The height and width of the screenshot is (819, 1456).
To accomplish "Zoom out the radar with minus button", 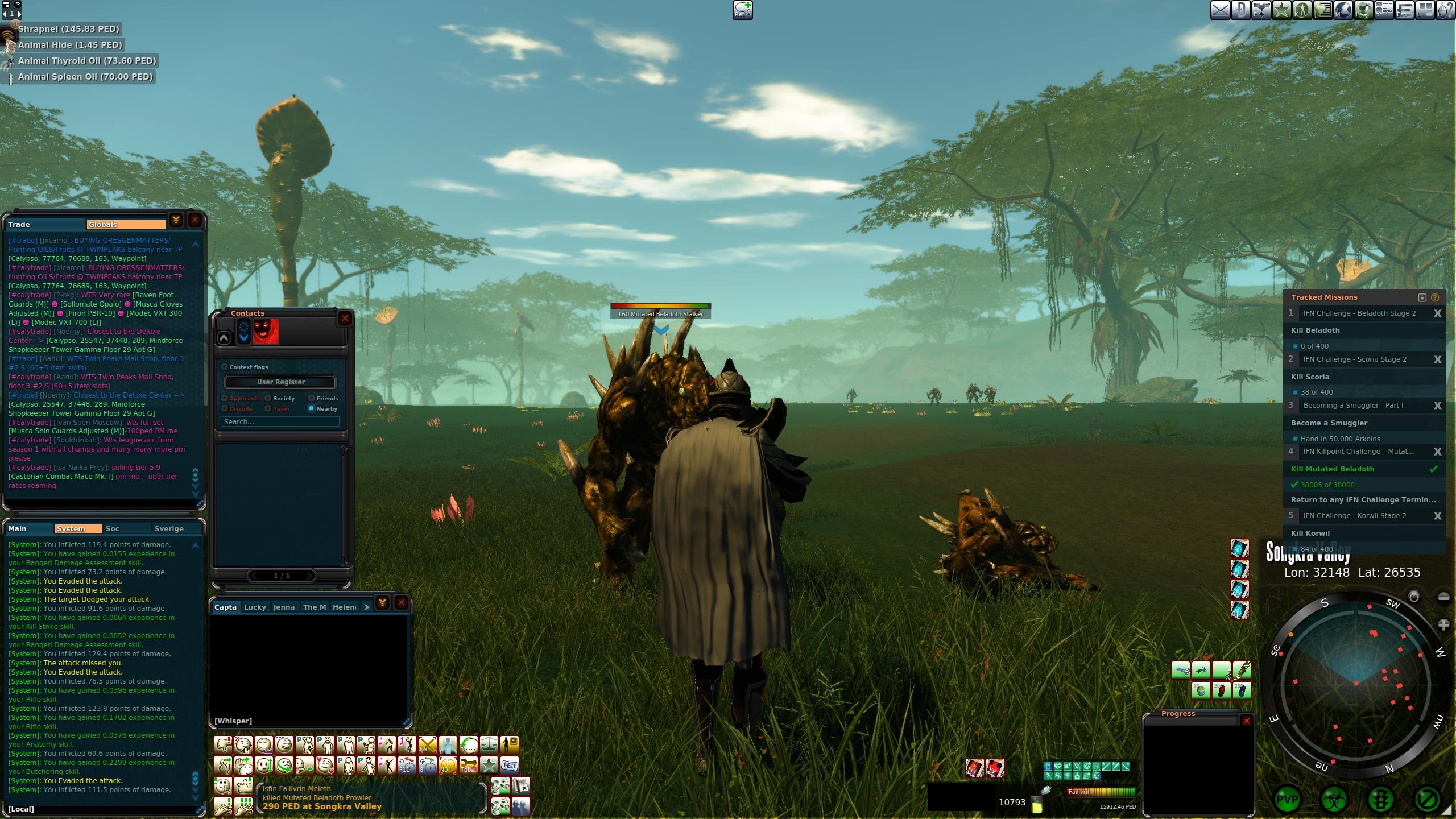I will pyautogui.click(x=1443, y=597).
